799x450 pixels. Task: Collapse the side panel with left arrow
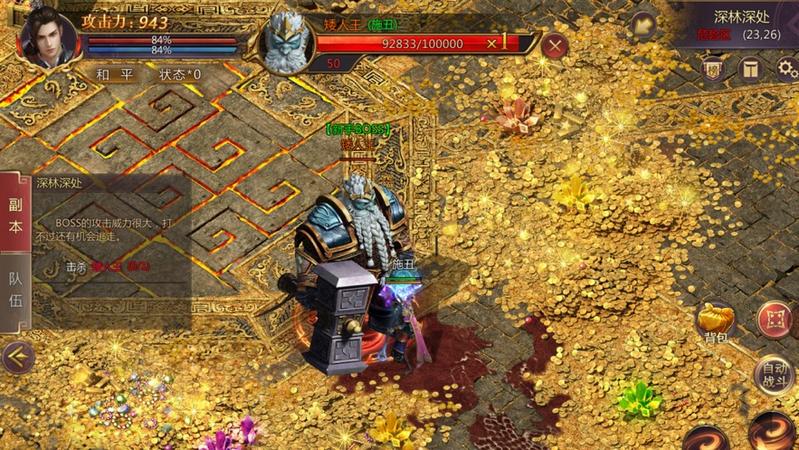pyautogui.click(x=17, y=356)
